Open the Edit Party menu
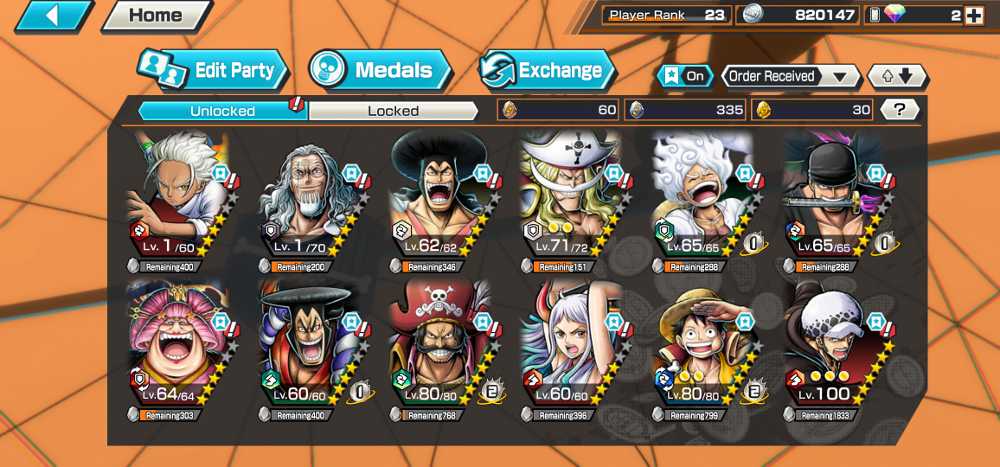 coord(212,71)
